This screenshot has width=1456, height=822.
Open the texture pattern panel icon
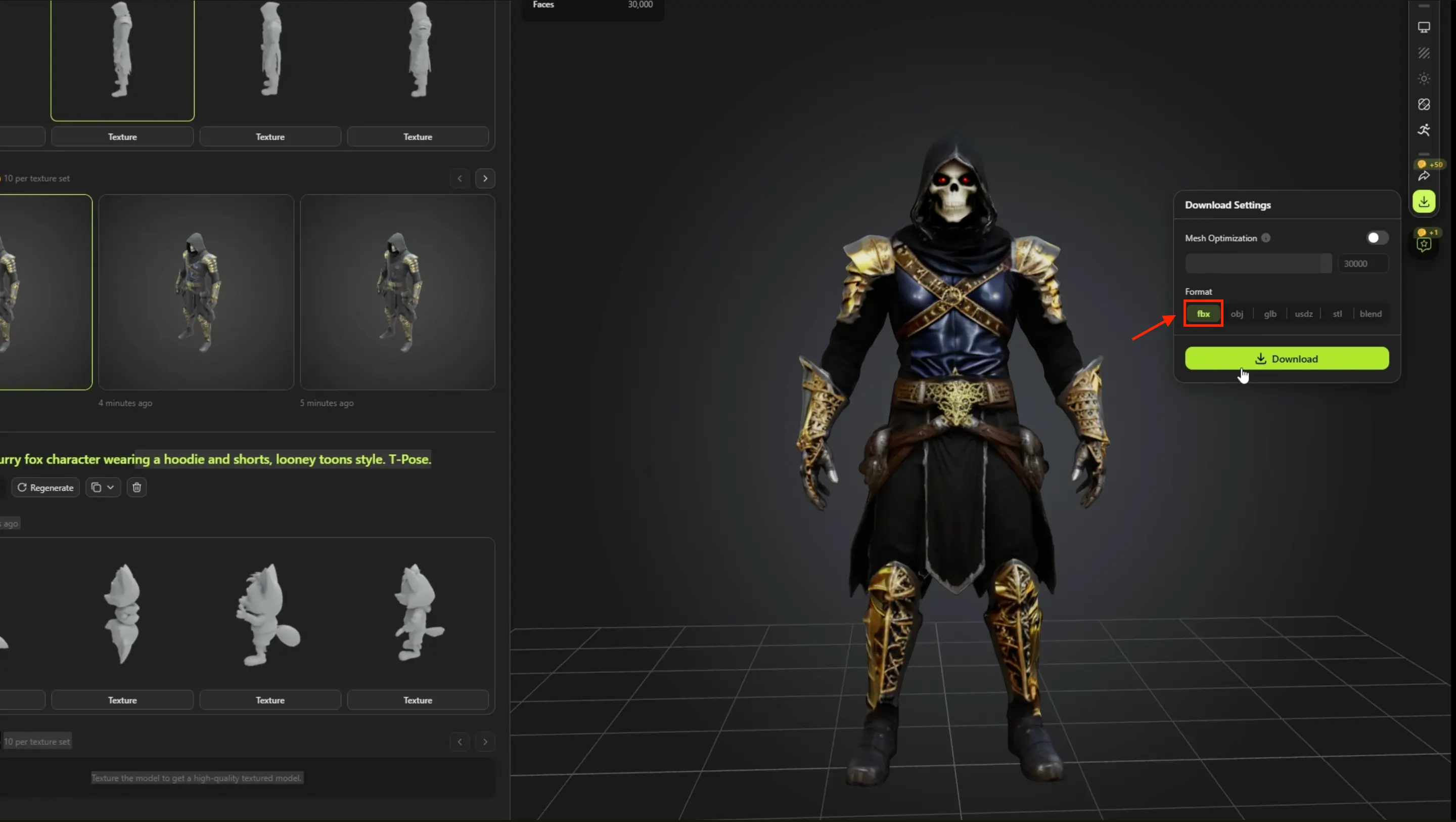1424,53
